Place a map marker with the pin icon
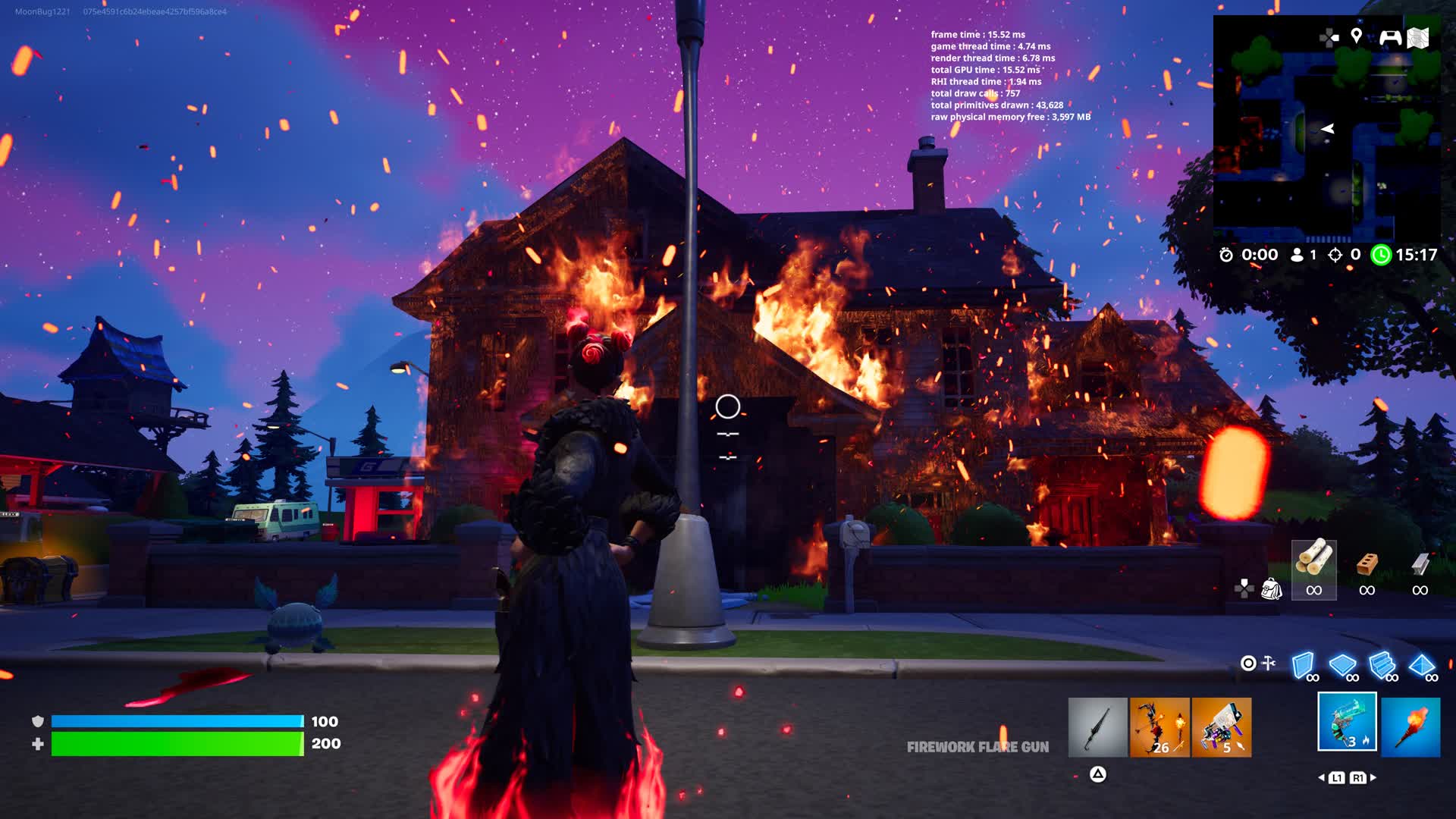This screenshot has height=819, width=1456. pos(1357,36)
